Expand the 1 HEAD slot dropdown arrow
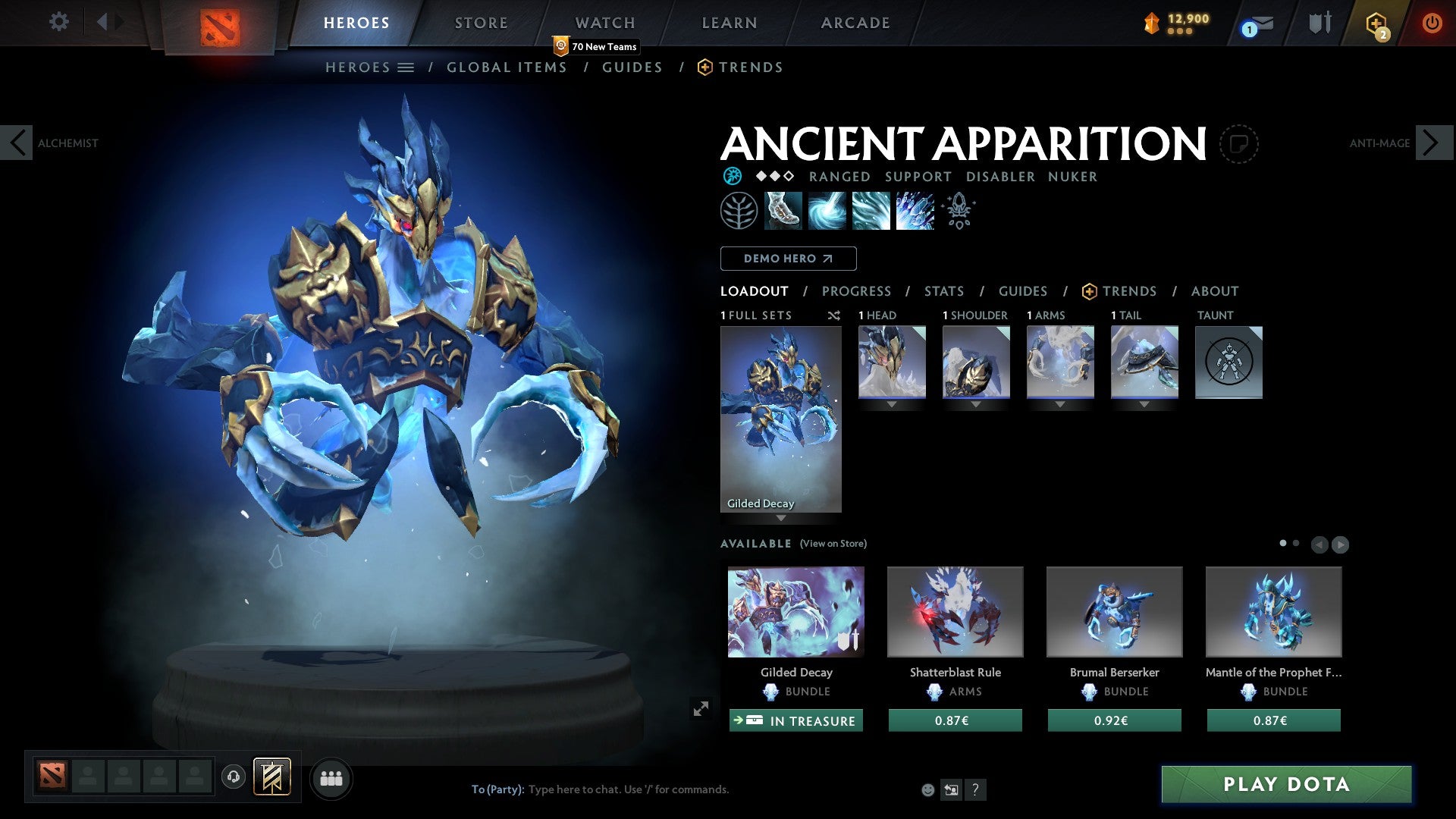 click(x=891, y=404)
